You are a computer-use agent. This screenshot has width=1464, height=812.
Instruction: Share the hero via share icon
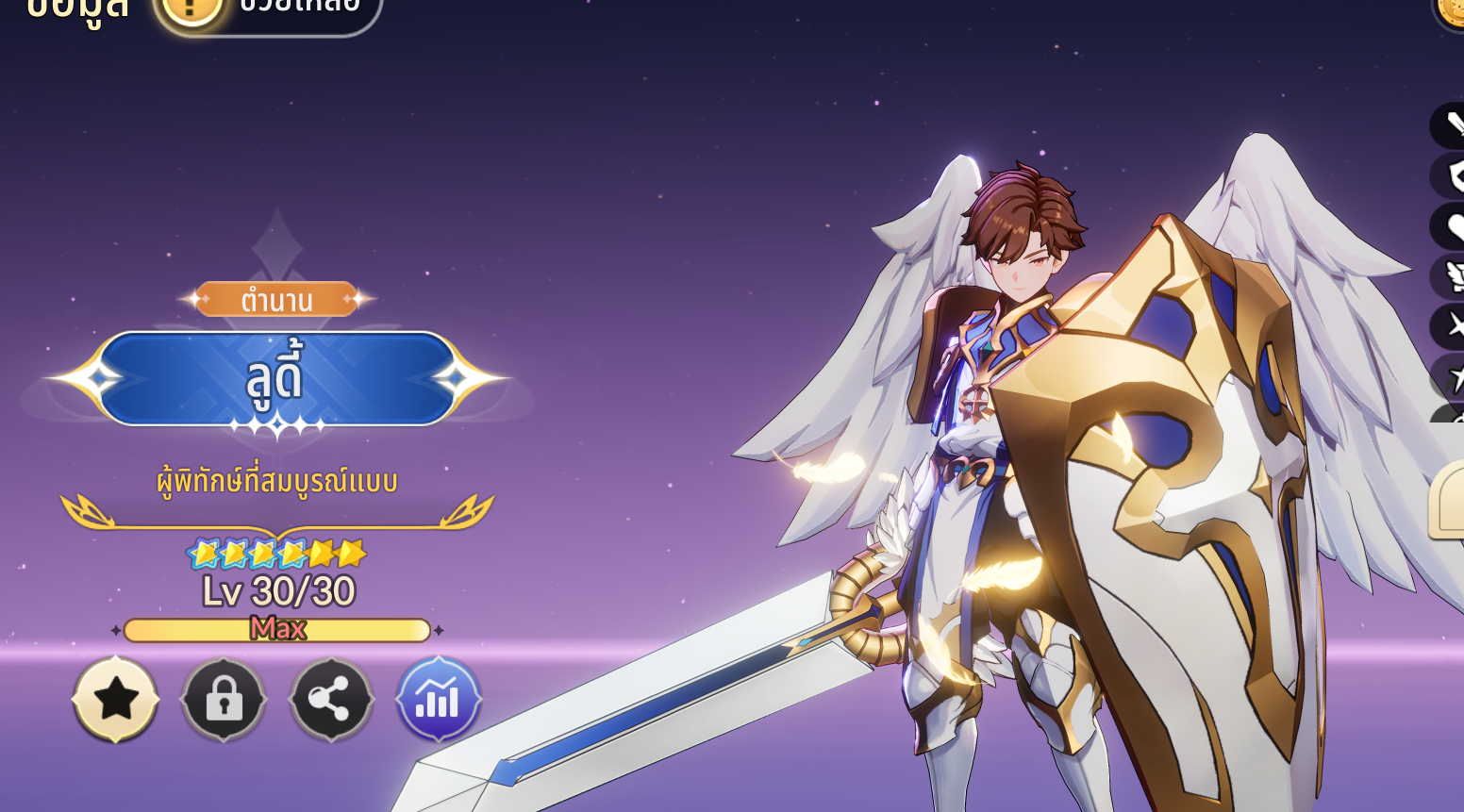[331, 700]
